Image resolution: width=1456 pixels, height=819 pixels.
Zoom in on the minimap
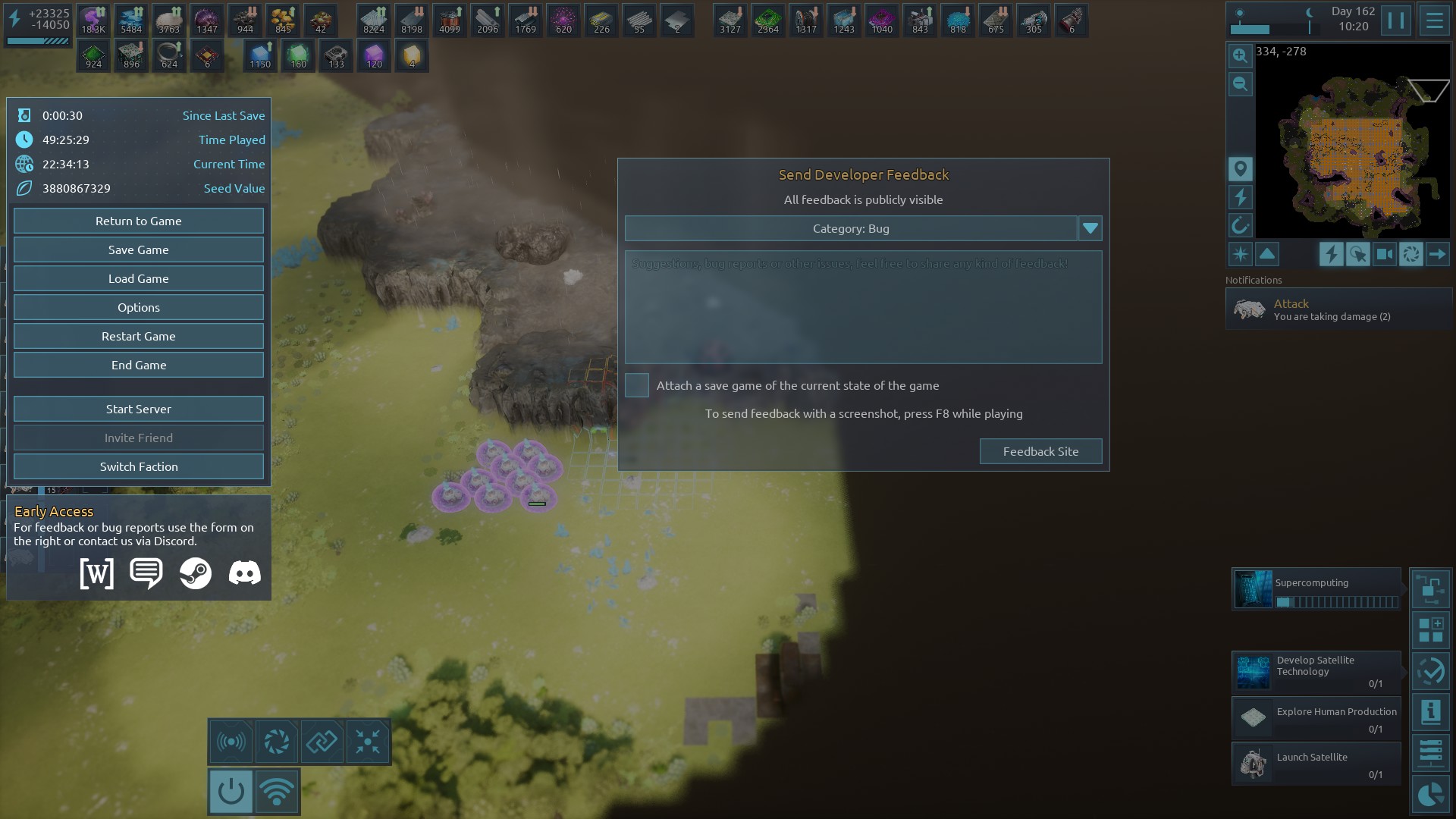click(x=1240, y=55)
